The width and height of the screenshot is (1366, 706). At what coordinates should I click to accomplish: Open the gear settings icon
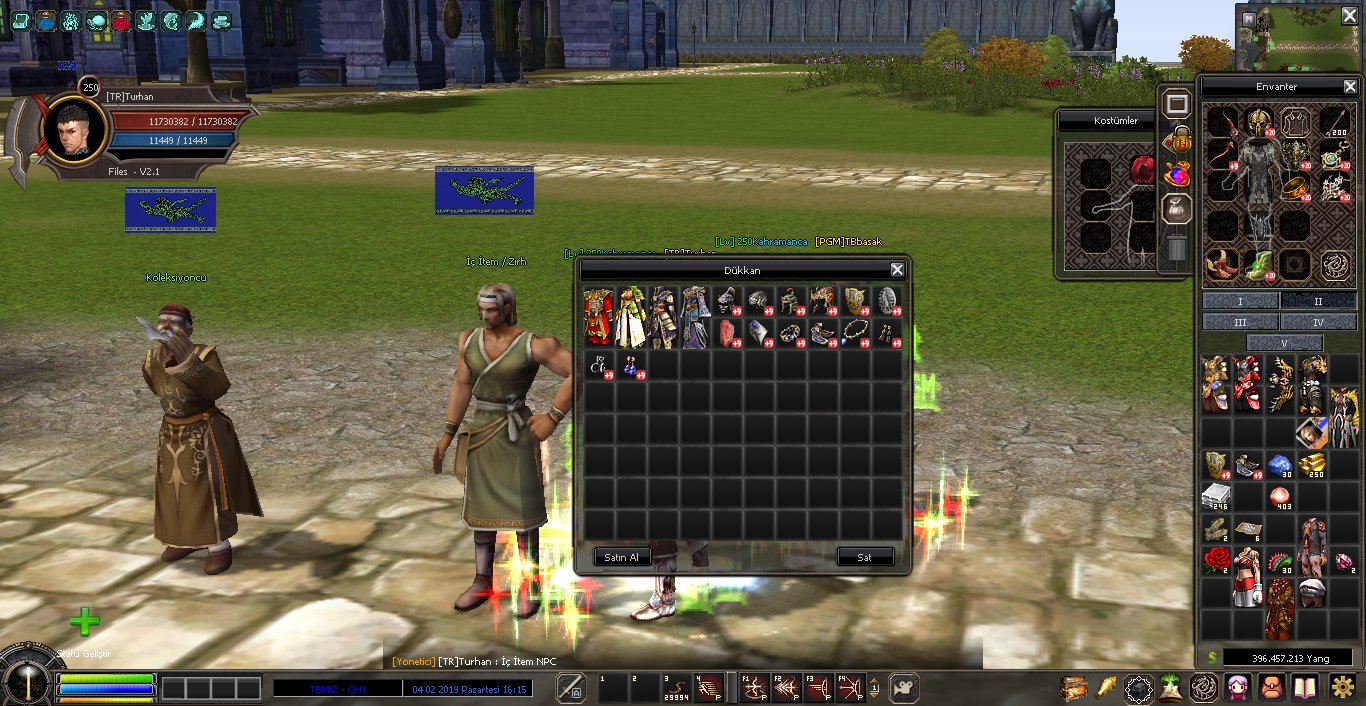1345,688
